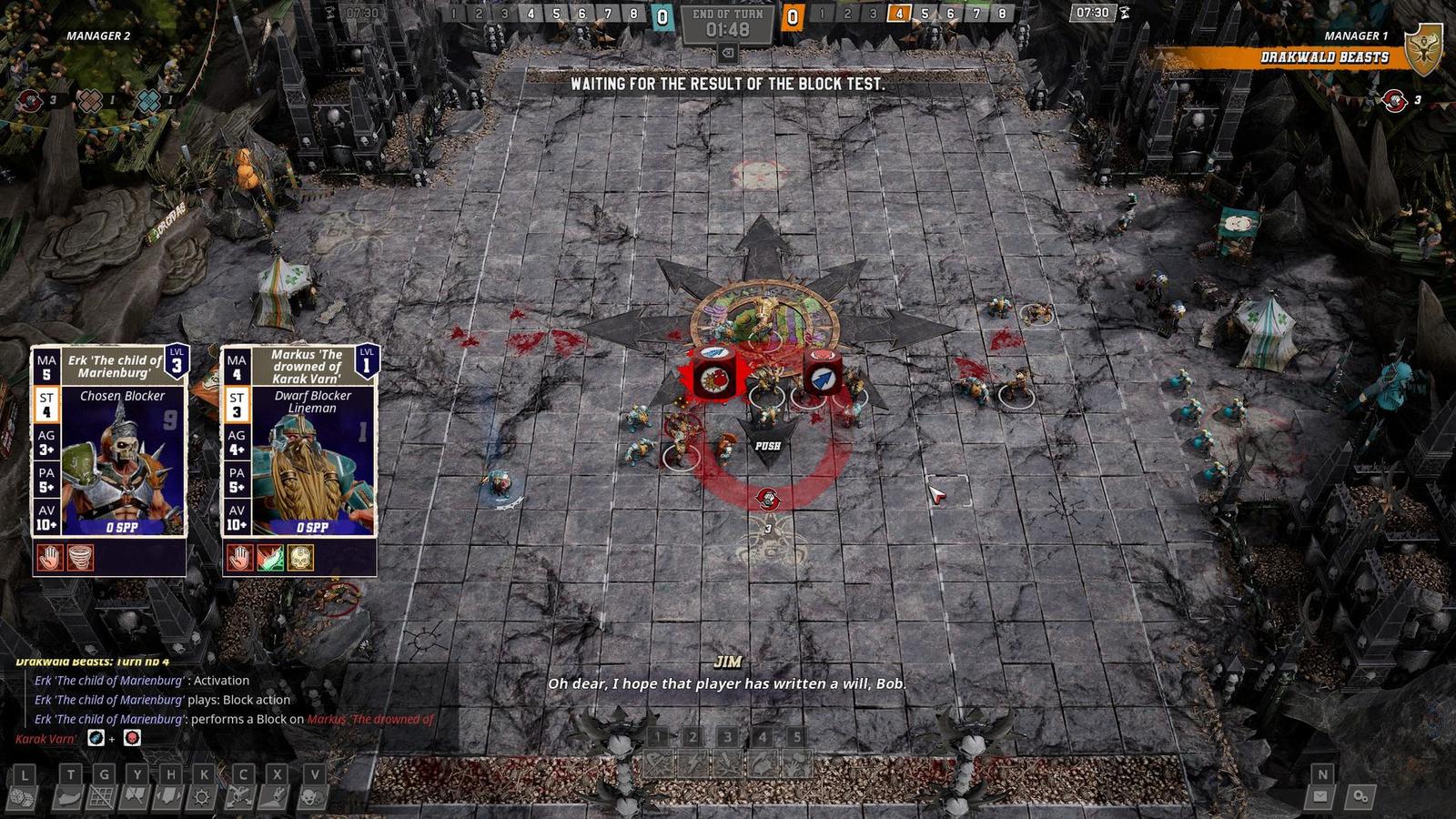Screen dimensions: 1456x819
Task: Open the mail chat icon near the N key
Action: pos(1319,796)
